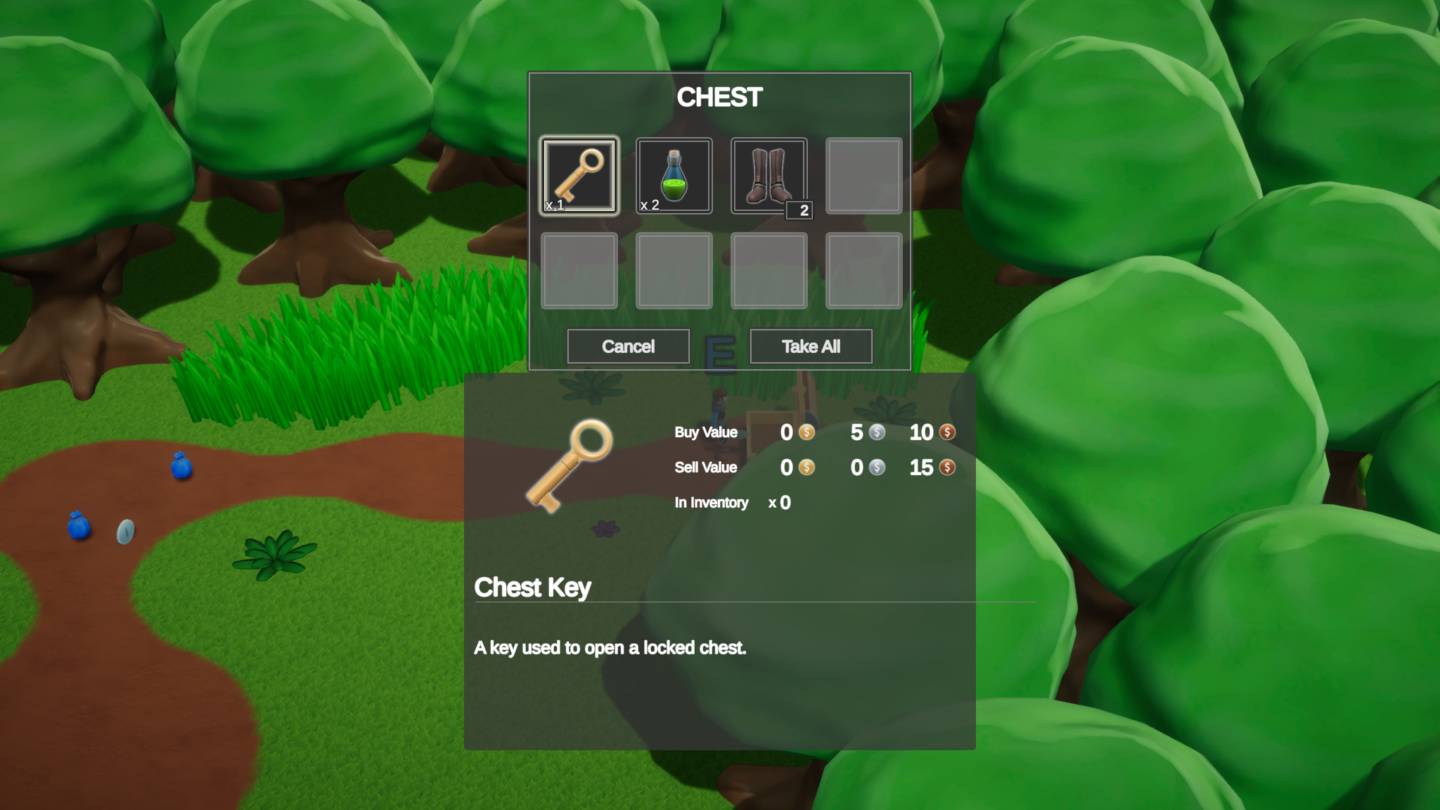The width and height of the screenshot is (1440, 810).
Task: Click the Chest Key item title
Action: [x=533, y=588]
